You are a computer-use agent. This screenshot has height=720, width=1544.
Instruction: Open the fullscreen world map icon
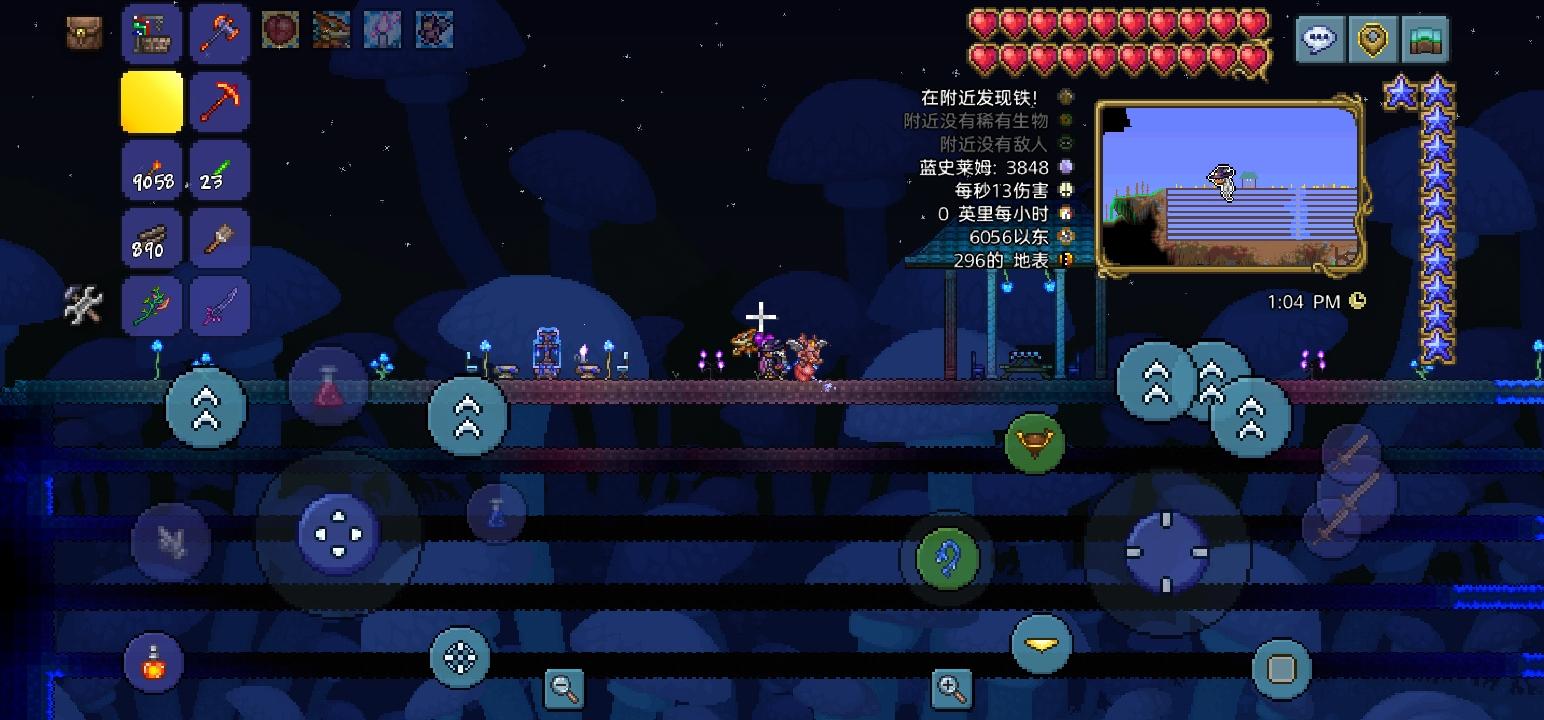pos(1424,40)
